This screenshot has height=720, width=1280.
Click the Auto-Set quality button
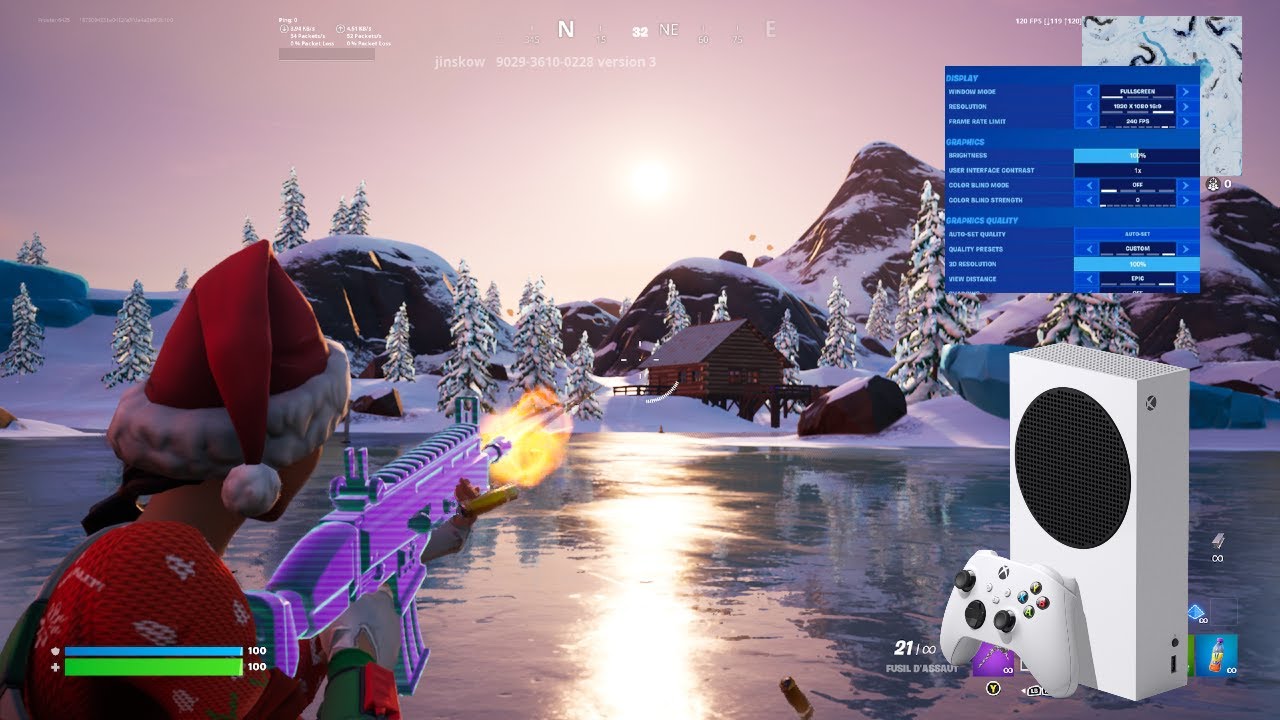click(1136, 234)
